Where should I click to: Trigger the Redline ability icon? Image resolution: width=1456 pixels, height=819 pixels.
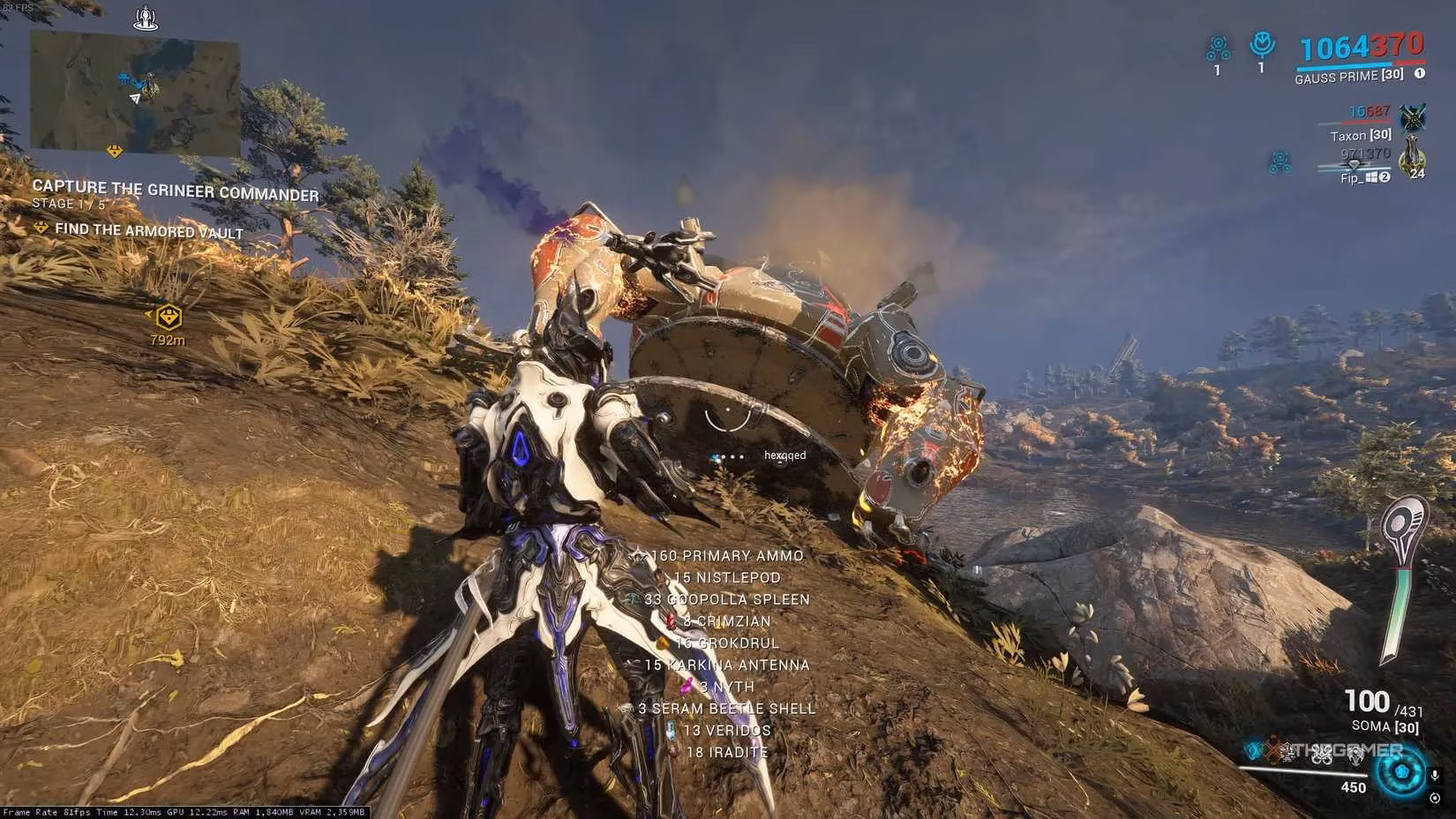pos(1356,753)
